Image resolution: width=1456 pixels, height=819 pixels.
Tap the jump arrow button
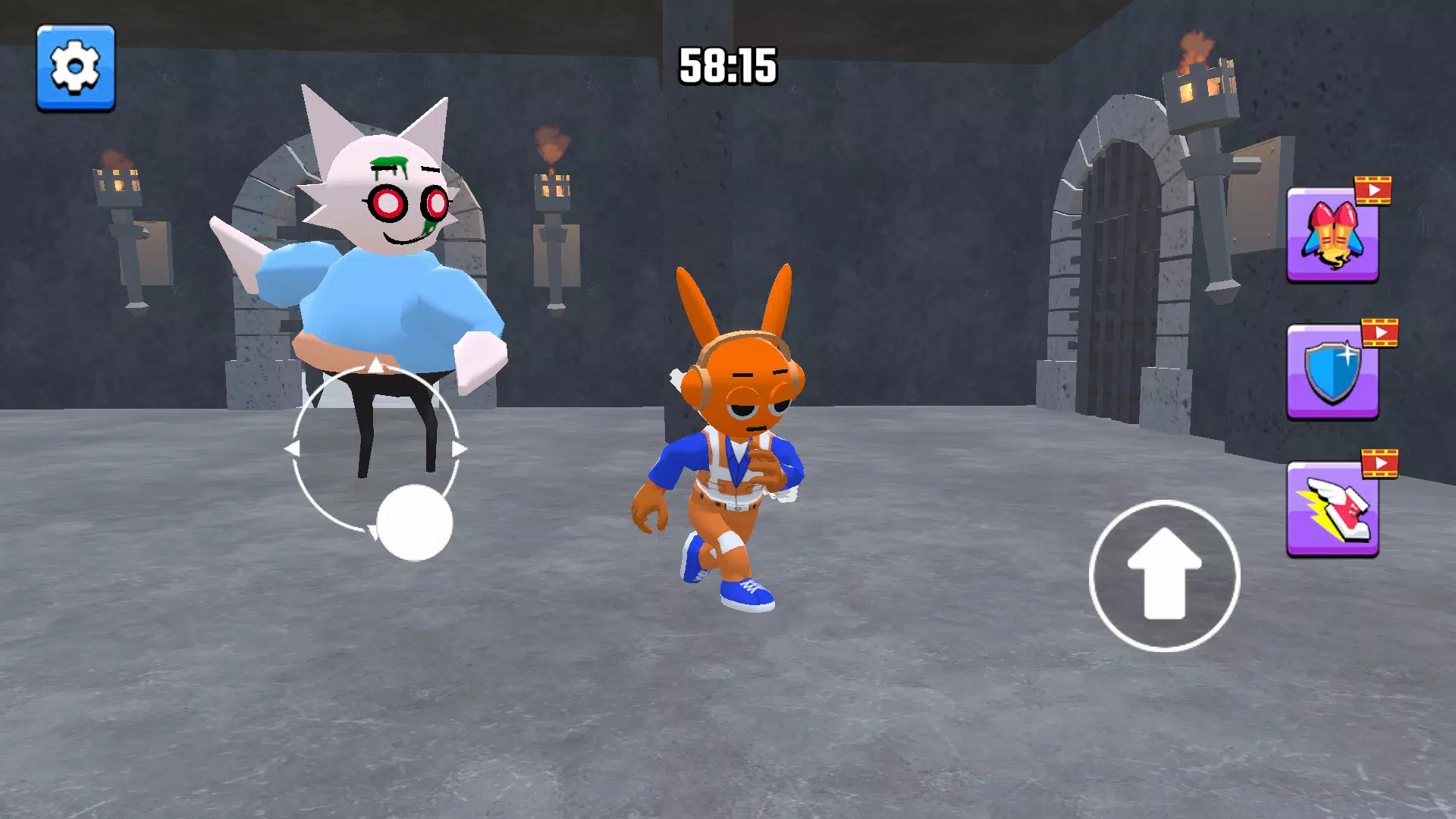(x=1164, y=576)
